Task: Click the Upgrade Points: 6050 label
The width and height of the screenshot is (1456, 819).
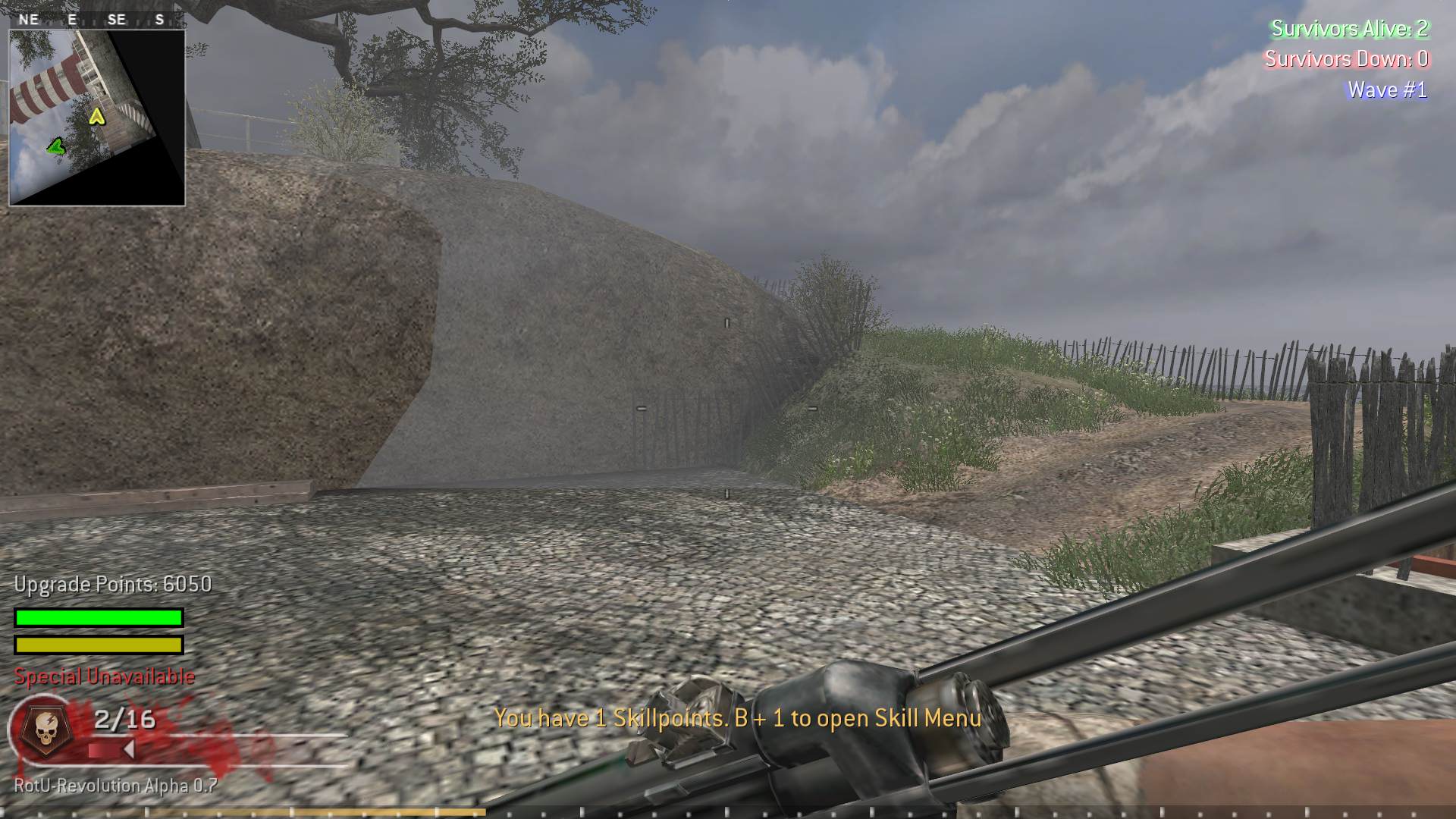Action: click(112, 585)
